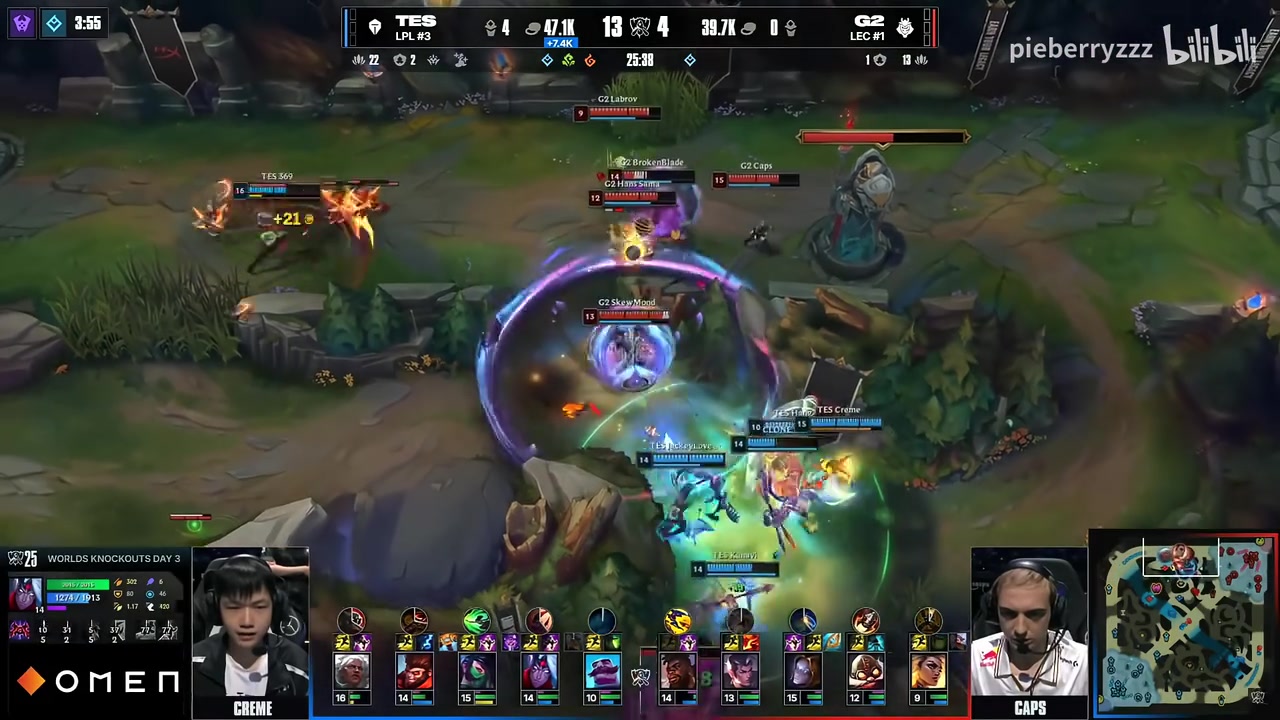Click the Worlds trophy logo between the kill scores
This screenshot has width=1280, height=720.
click(640, 28)
